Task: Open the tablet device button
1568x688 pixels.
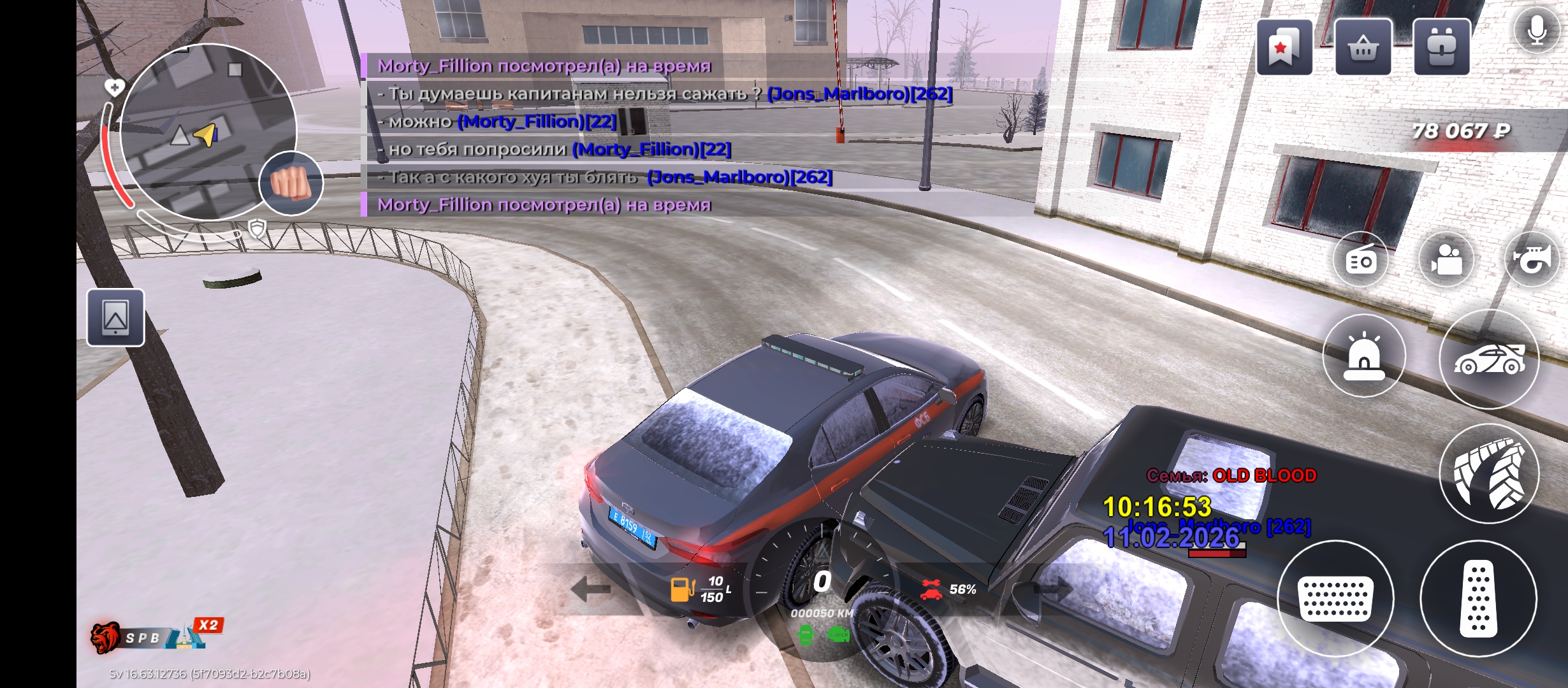Action: click(115, 317)
